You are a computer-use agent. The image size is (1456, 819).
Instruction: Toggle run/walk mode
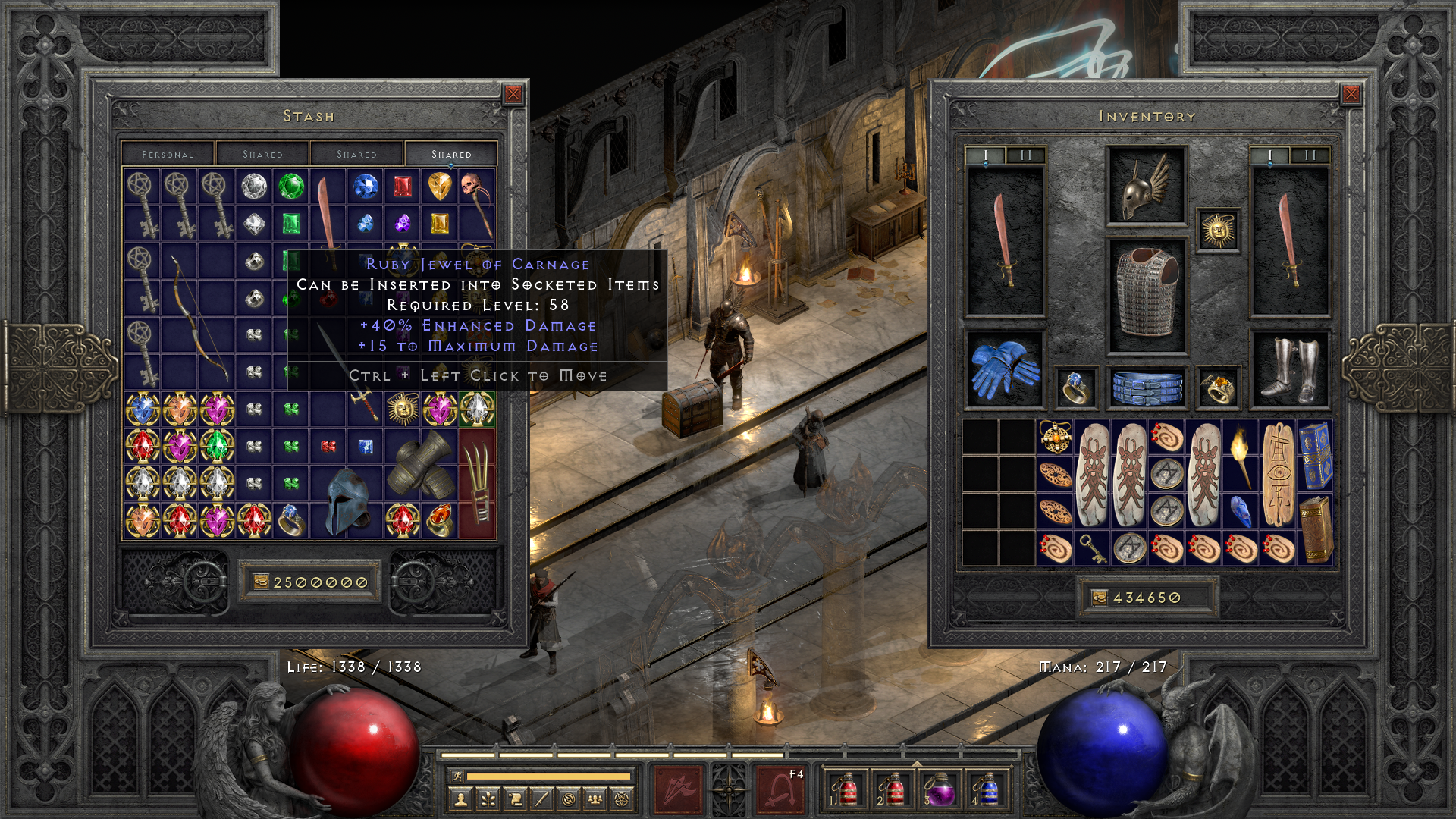[x=457, y=776]
